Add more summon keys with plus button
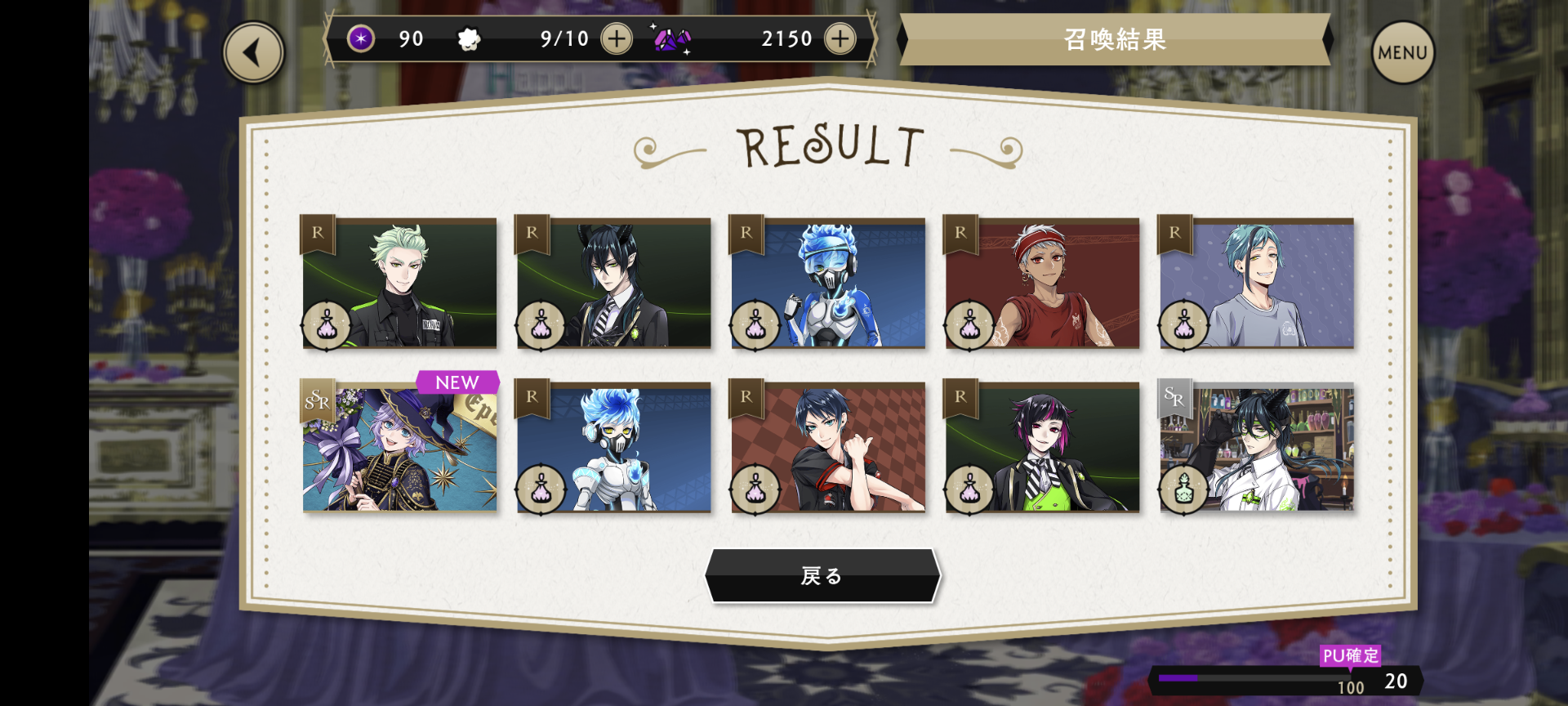The height and width of the screenshot is (706, 1568). (617, 38)
